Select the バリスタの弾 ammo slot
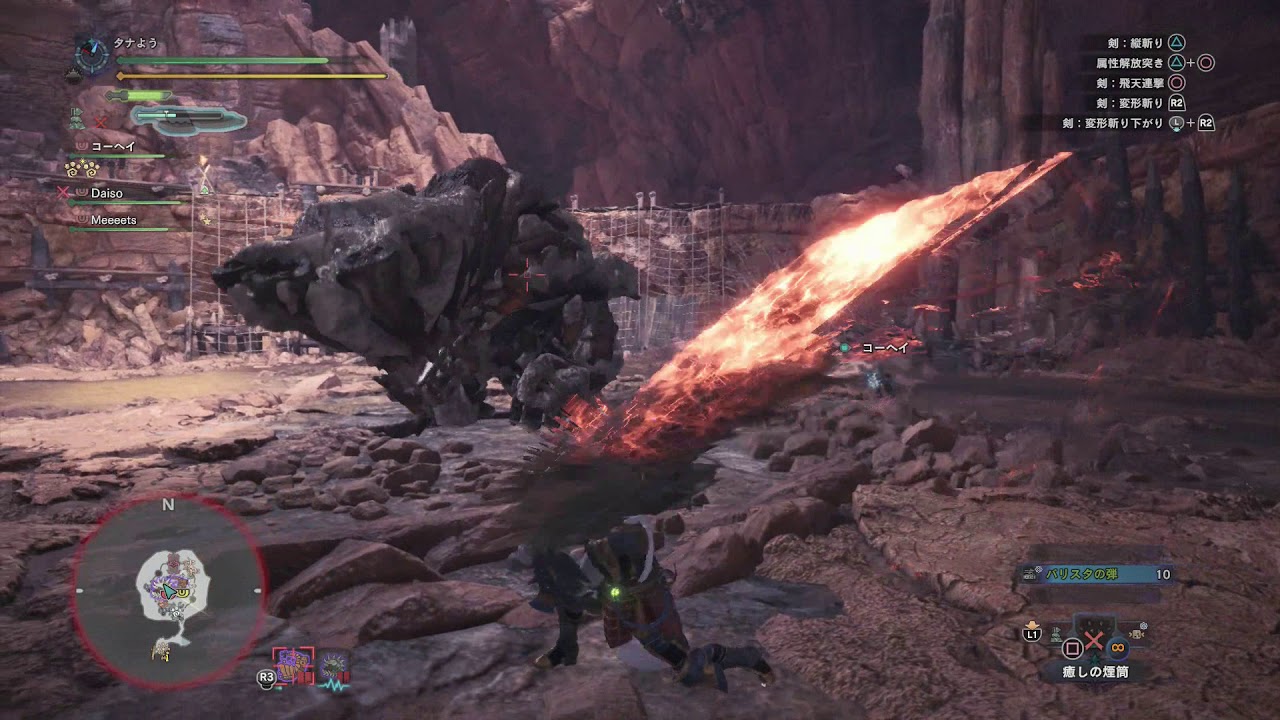The height and width of the screenshot is (720, 1280). coord(1094,575)
